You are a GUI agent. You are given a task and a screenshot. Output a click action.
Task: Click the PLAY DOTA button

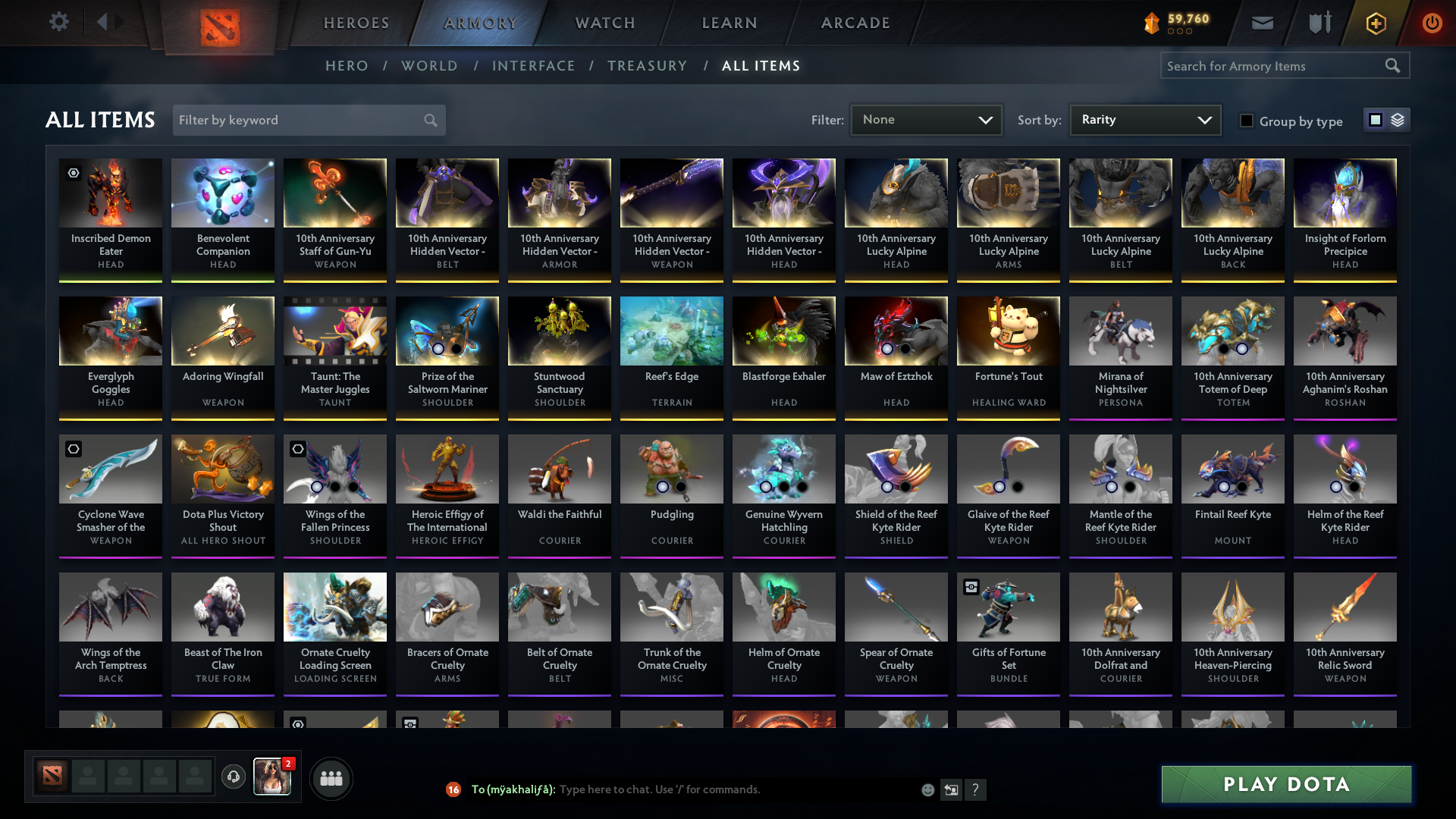[x=1285, y=784]
